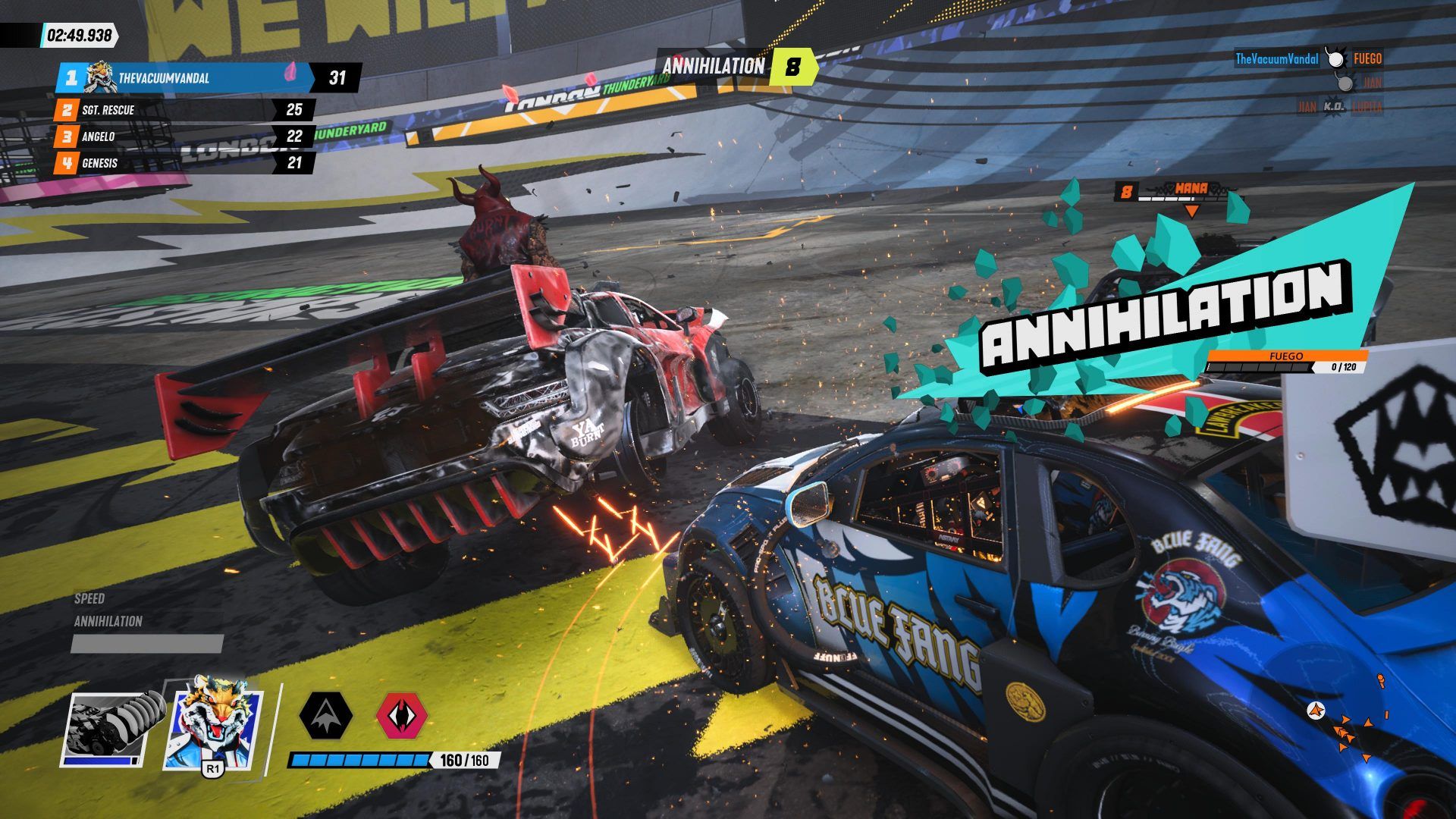Toggle the ANNIHILATION meter label

click(x=106, y=623)
